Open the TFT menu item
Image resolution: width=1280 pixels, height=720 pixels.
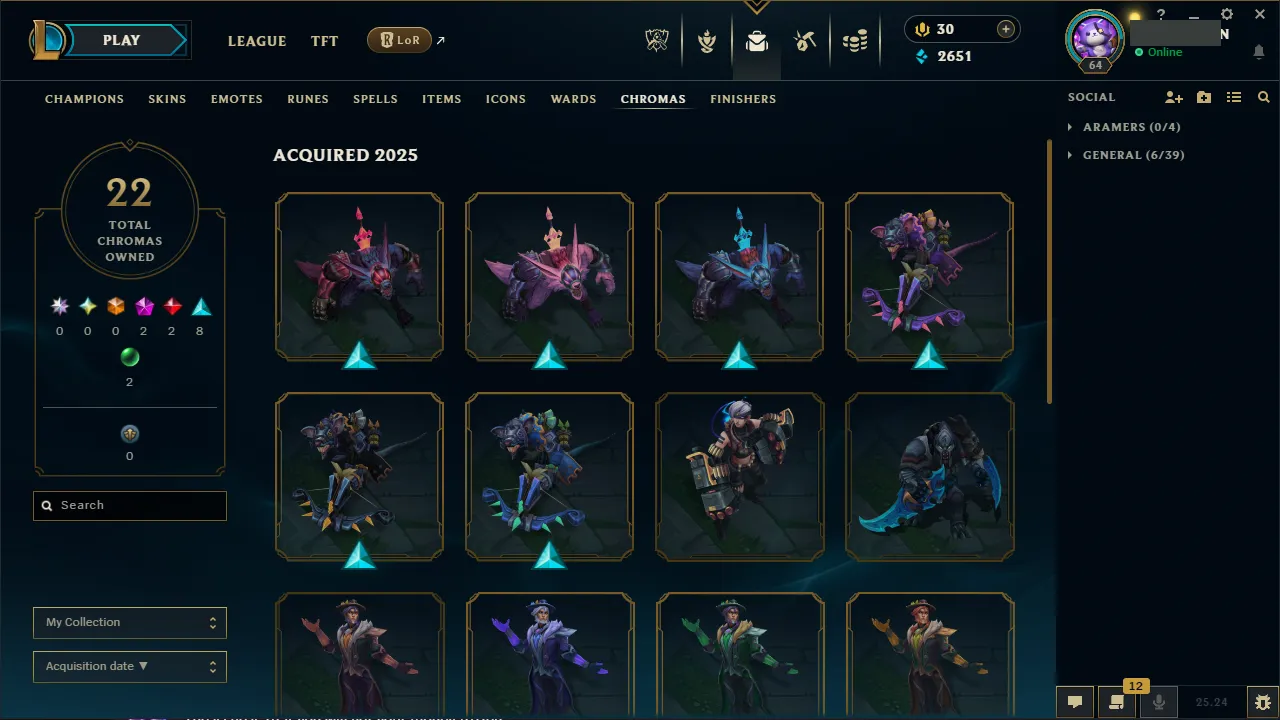[x=324, y=41]
